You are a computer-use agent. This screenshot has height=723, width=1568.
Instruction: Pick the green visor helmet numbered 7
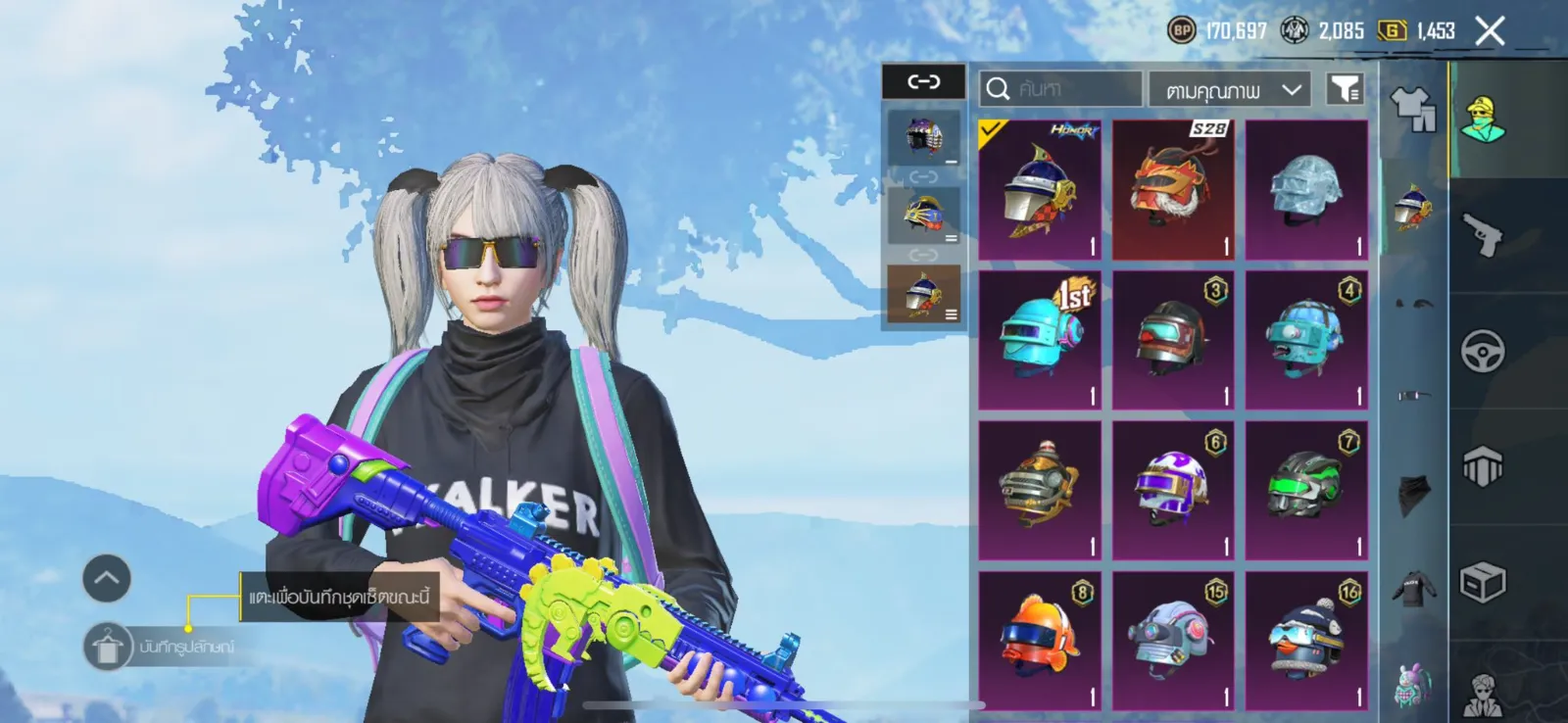click(x=1306, y=490)
